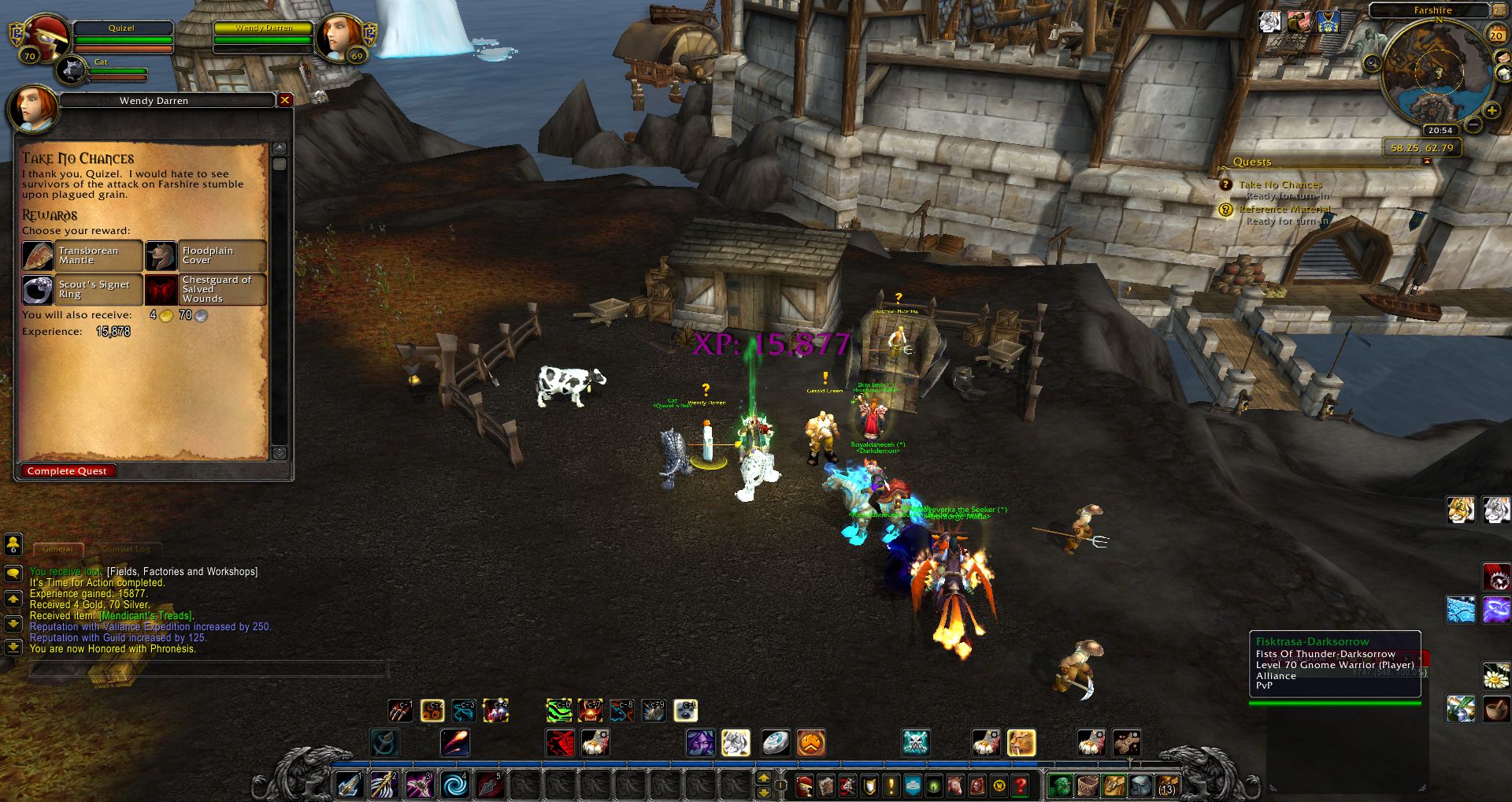
Task: Zoom in the minimap
Action: point(1492,111)
